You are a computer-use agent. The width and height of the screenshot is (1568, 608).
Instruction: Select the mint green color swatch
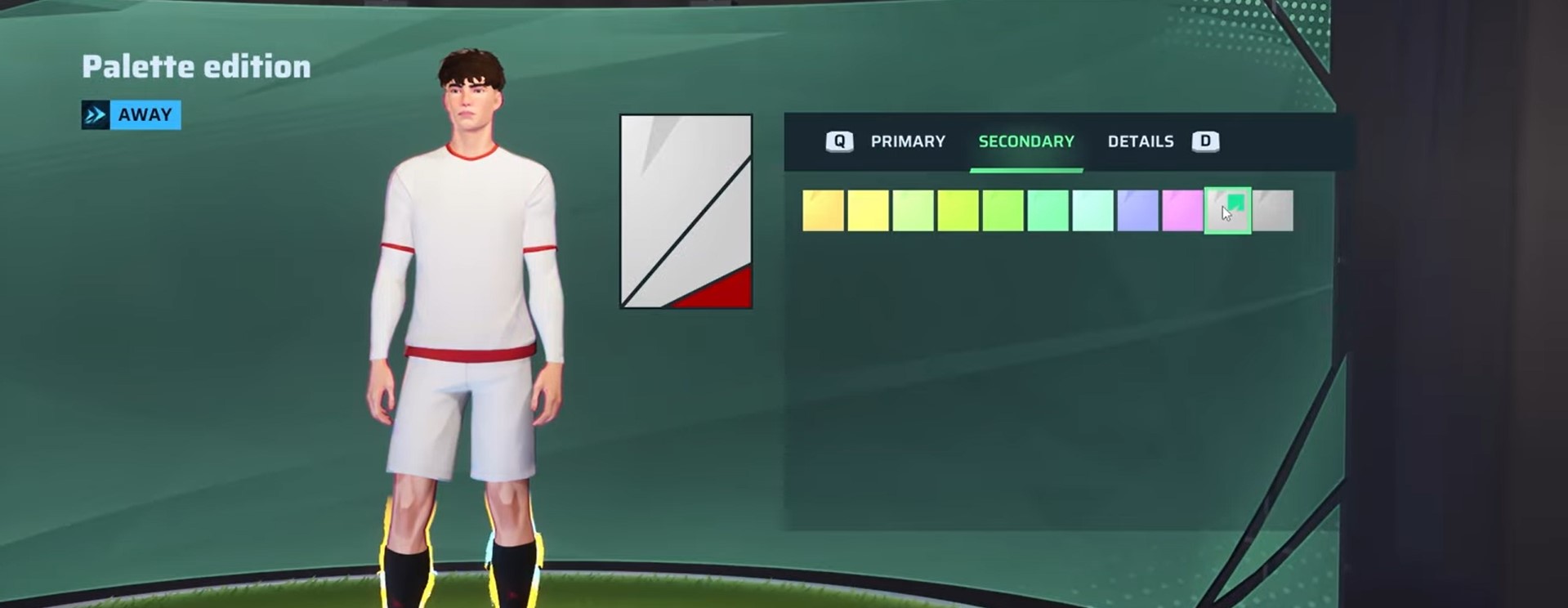(x=1092, y=211)
